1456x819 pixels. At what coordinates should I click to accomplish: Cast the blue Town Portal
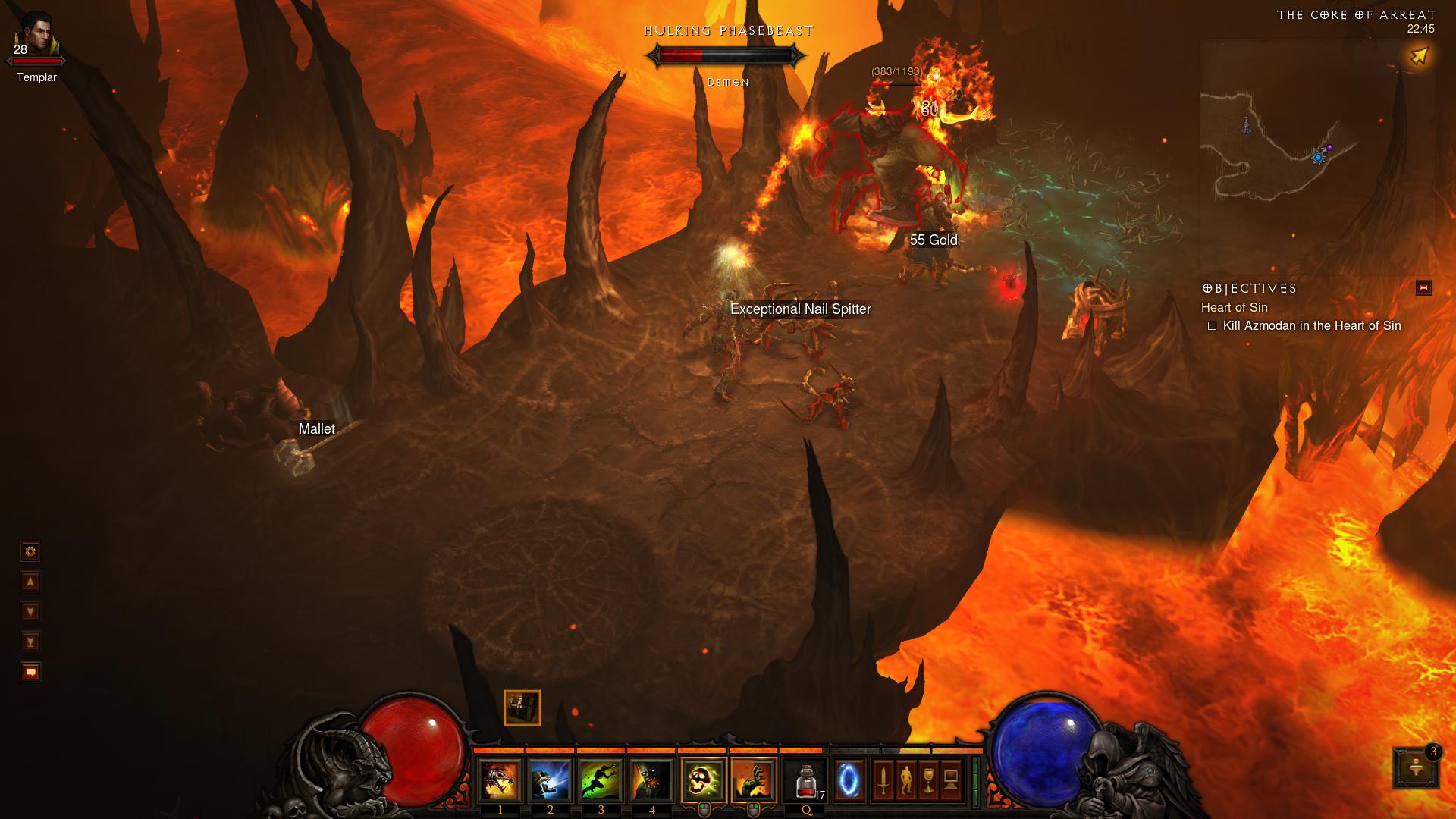tap(849, 780)
